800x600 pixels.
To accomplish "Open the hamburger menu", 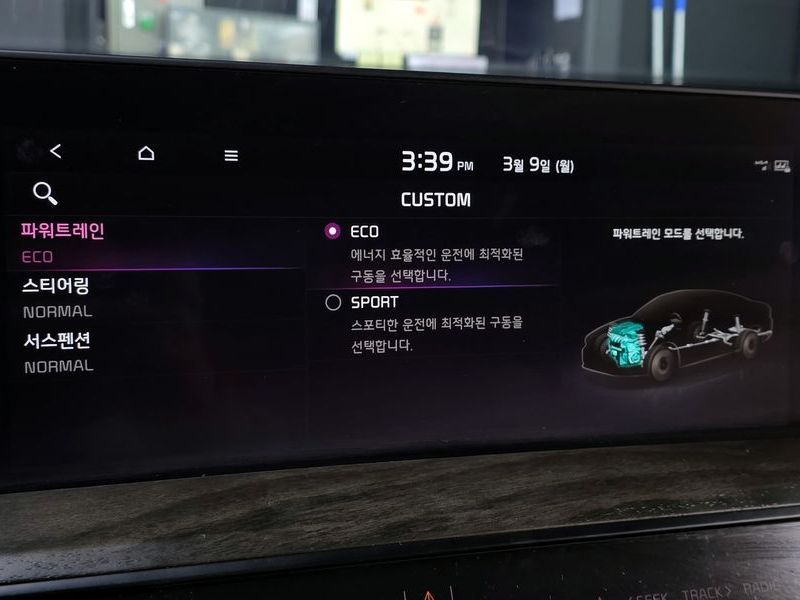I will pyautogui.click(x=231, y=155).
